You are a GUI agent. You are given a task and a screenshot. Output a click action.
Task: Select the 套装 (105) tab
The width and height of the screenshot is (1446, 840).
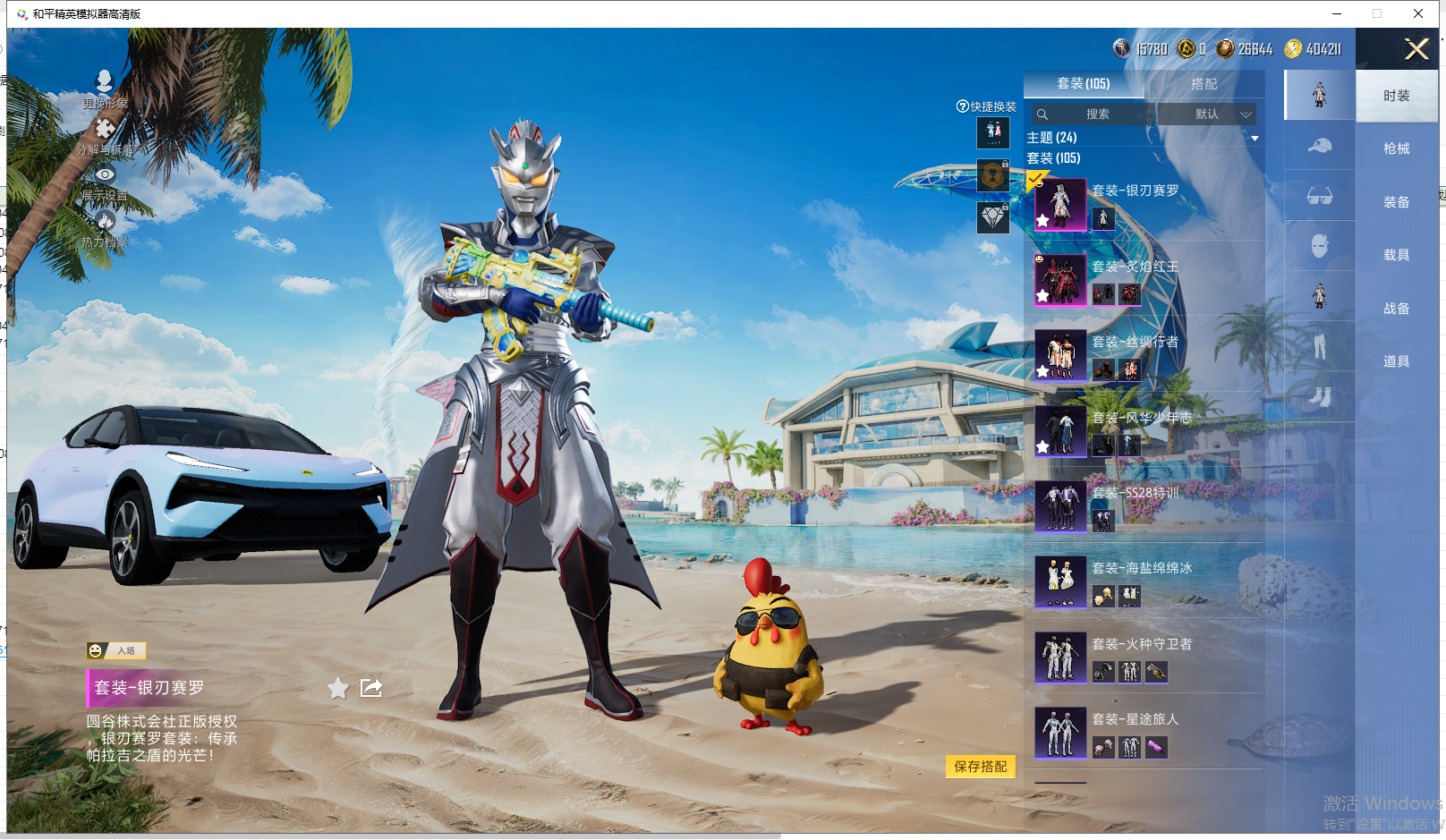pos(1083,84)
